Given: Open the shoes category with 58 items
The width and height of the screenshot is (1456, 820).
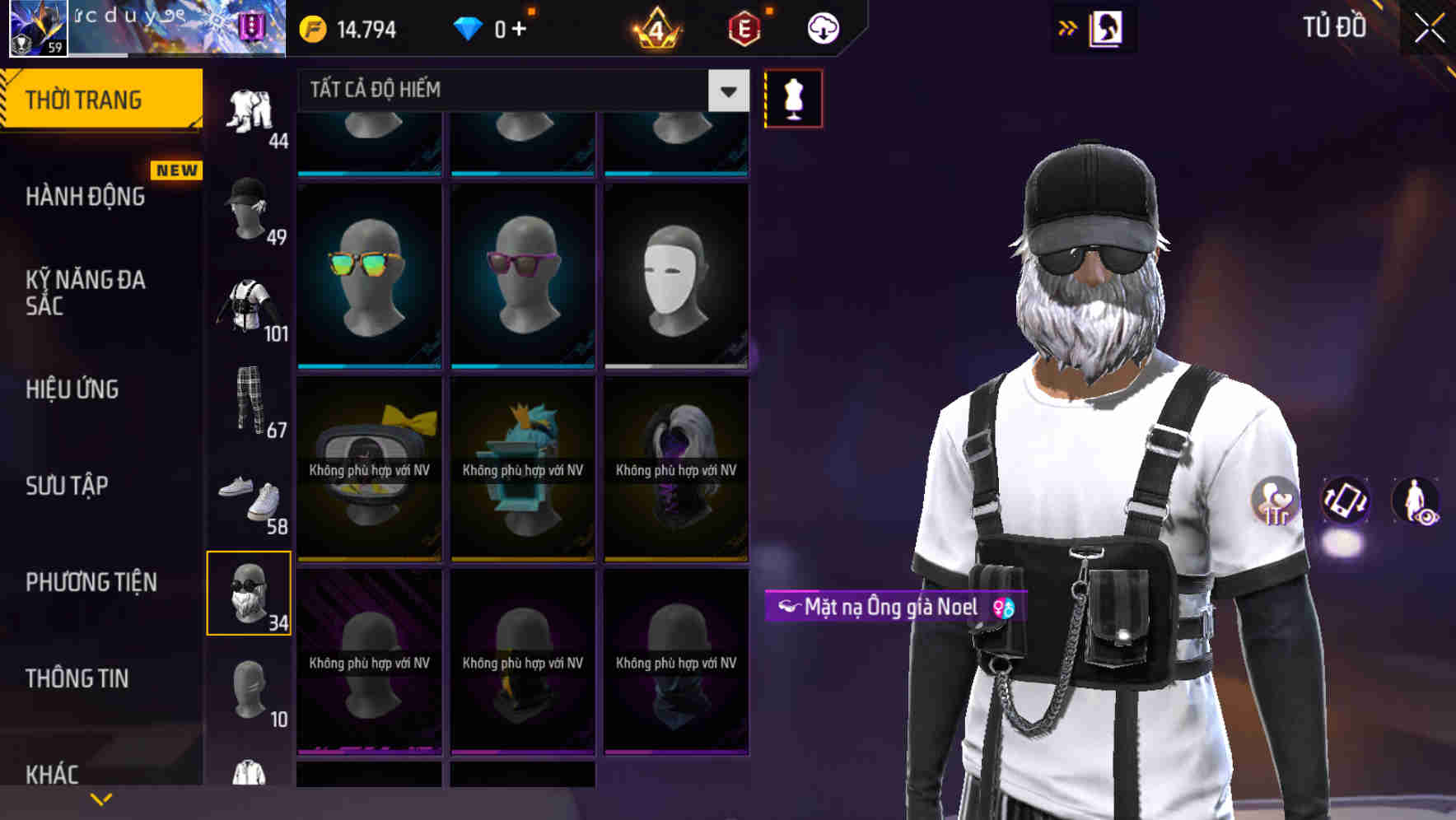Looking at the screenshot, I should coord(250,498).
